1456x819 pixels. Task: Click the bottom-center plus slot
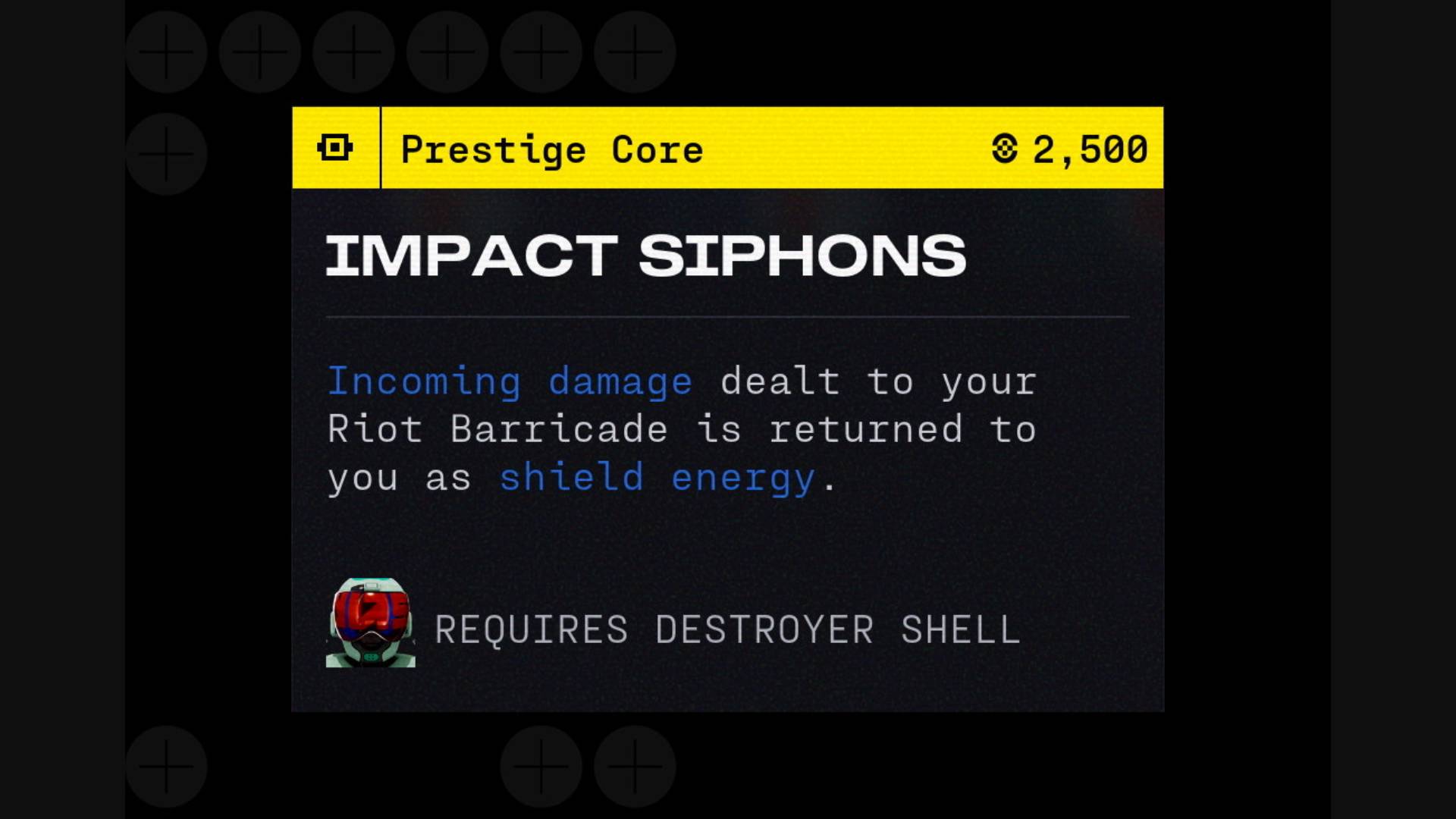coord(540,767)
